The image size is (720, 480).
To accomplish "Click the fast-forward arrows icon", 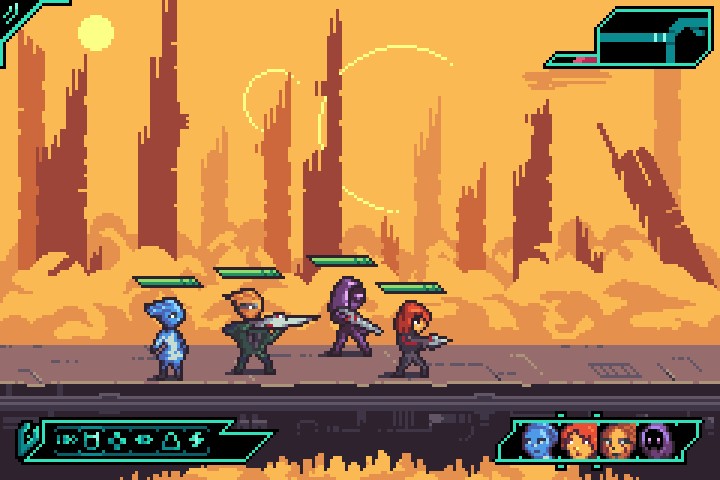I will [68, 439].
